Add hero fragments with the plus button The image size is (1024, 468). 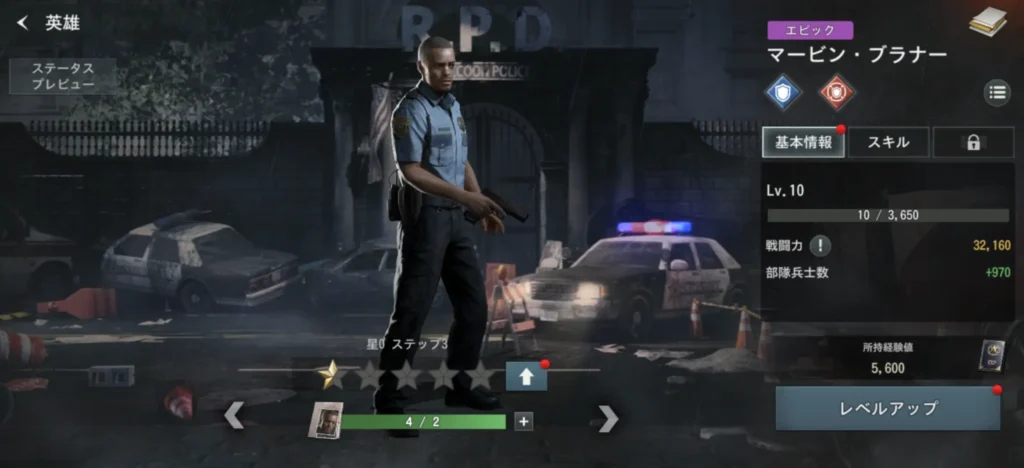click(x=523, y=421)
